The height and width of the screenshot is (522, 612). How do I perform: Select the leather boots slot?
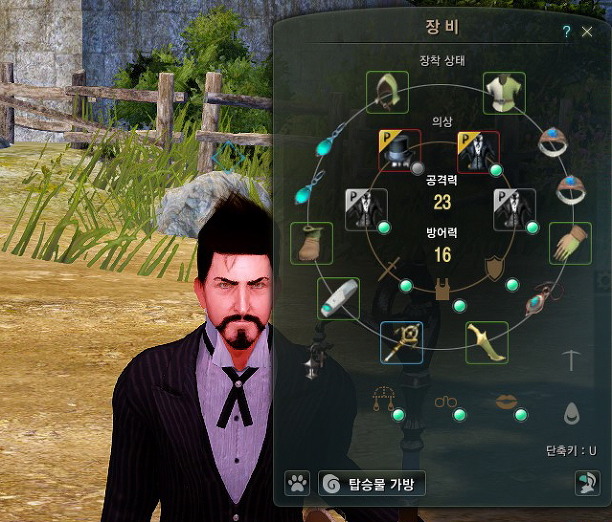[x=311, y=243]
